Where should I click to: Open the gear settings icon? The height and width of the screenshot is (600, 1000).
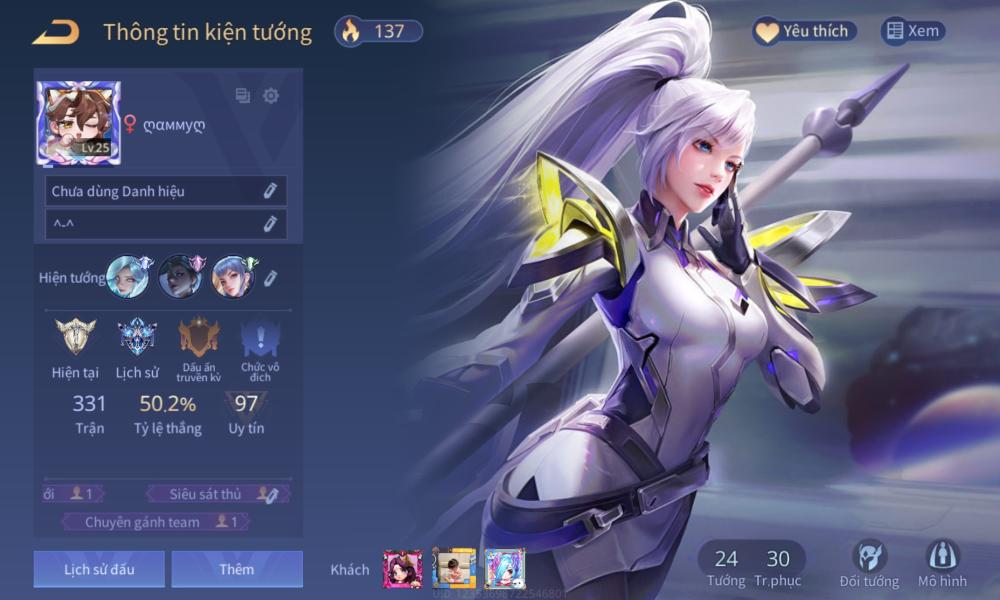coord(271,96)
